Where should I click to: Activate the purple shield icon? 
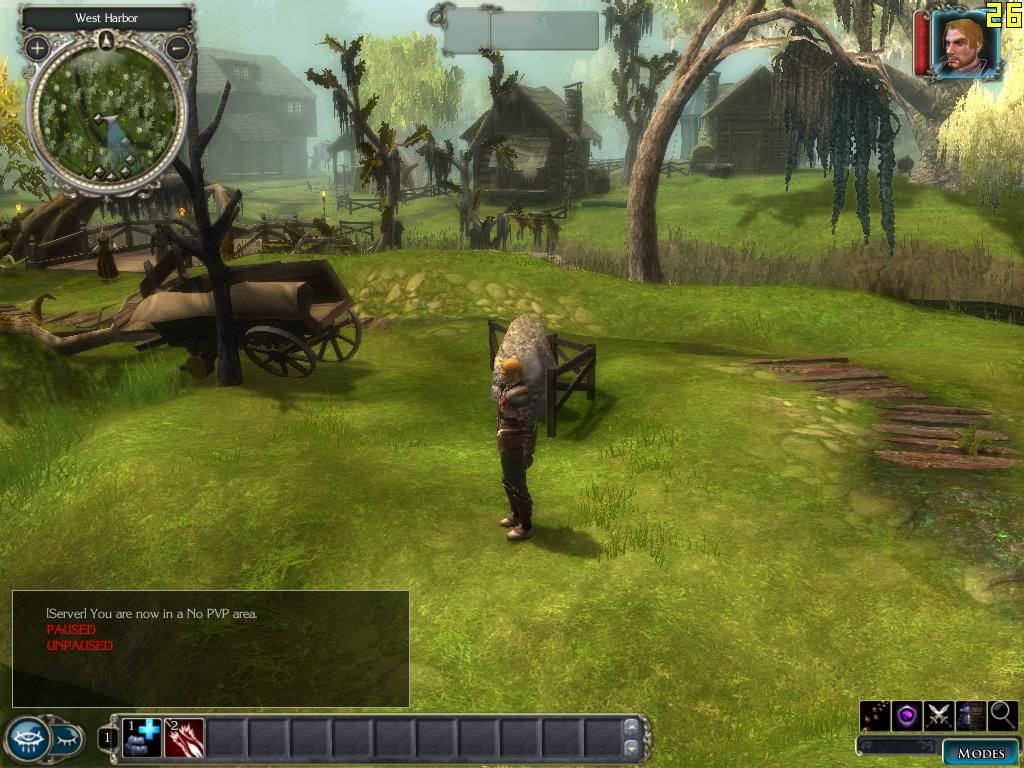point(907,715)
